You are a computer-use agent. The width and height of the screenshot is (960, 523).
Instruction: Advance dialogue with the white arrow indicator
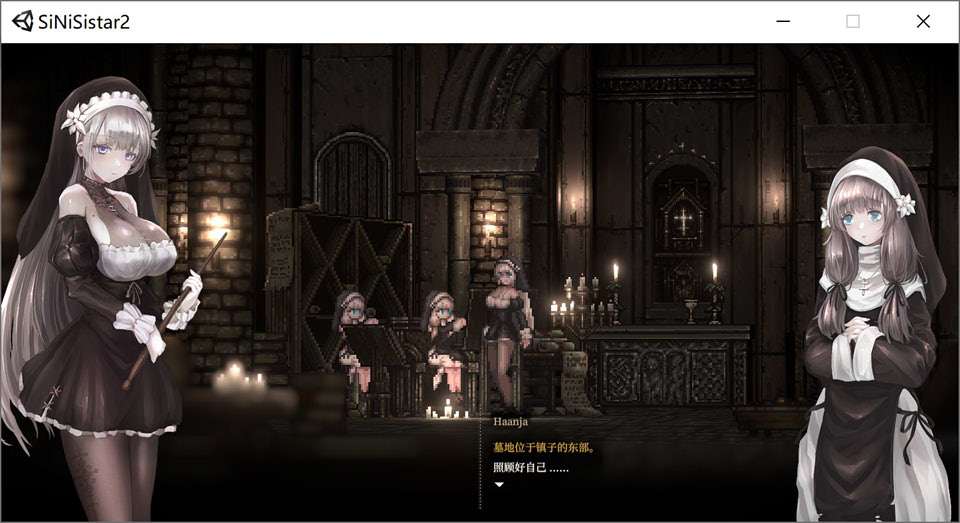point(499,485)
